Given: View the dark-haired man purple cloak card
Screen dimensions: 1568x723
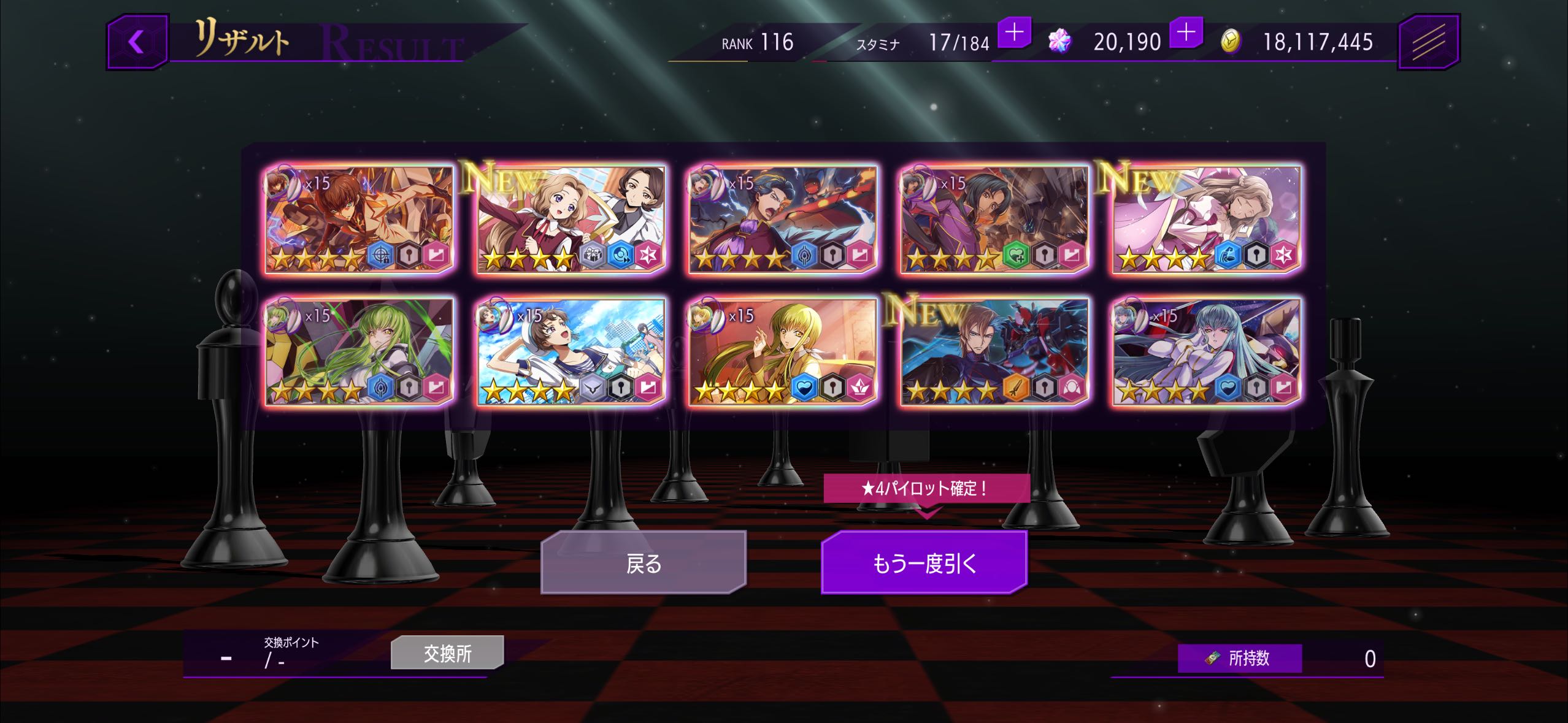Looking at the screenshot, I should tap(994, 219).
